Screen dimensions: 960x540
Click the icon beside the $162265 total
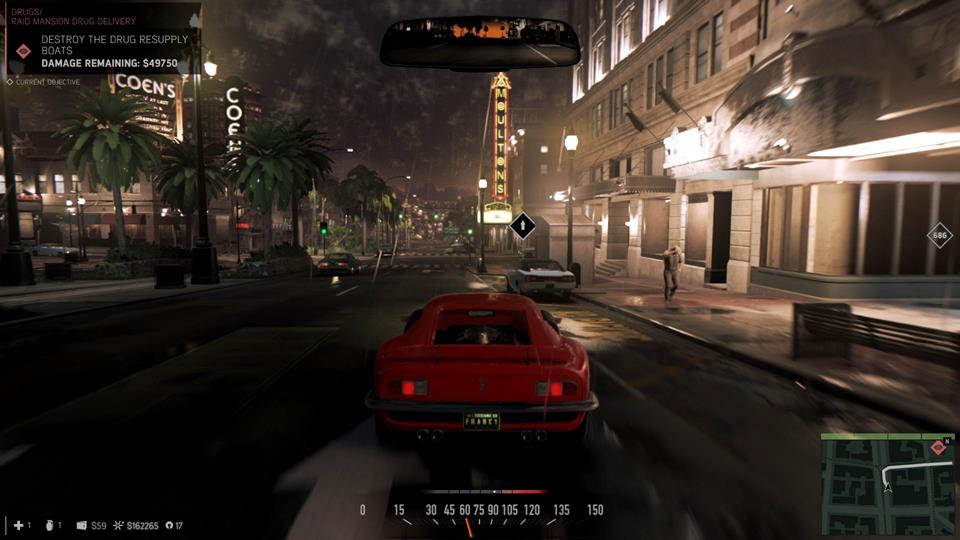pyautogui.click(x=118, y=525)
